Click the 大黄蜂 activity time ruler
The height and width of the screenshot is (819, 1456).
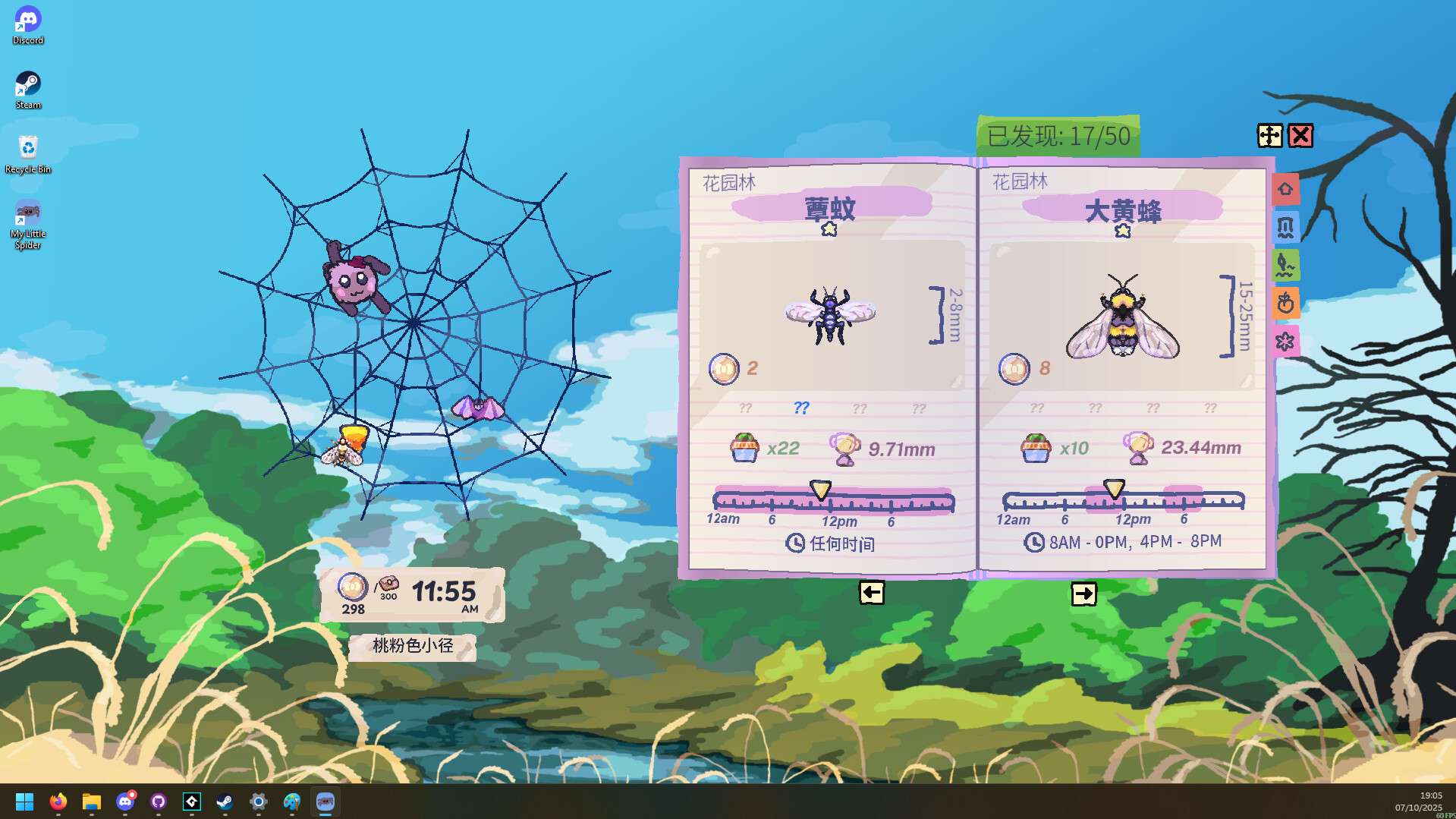tap(1123, 500)
